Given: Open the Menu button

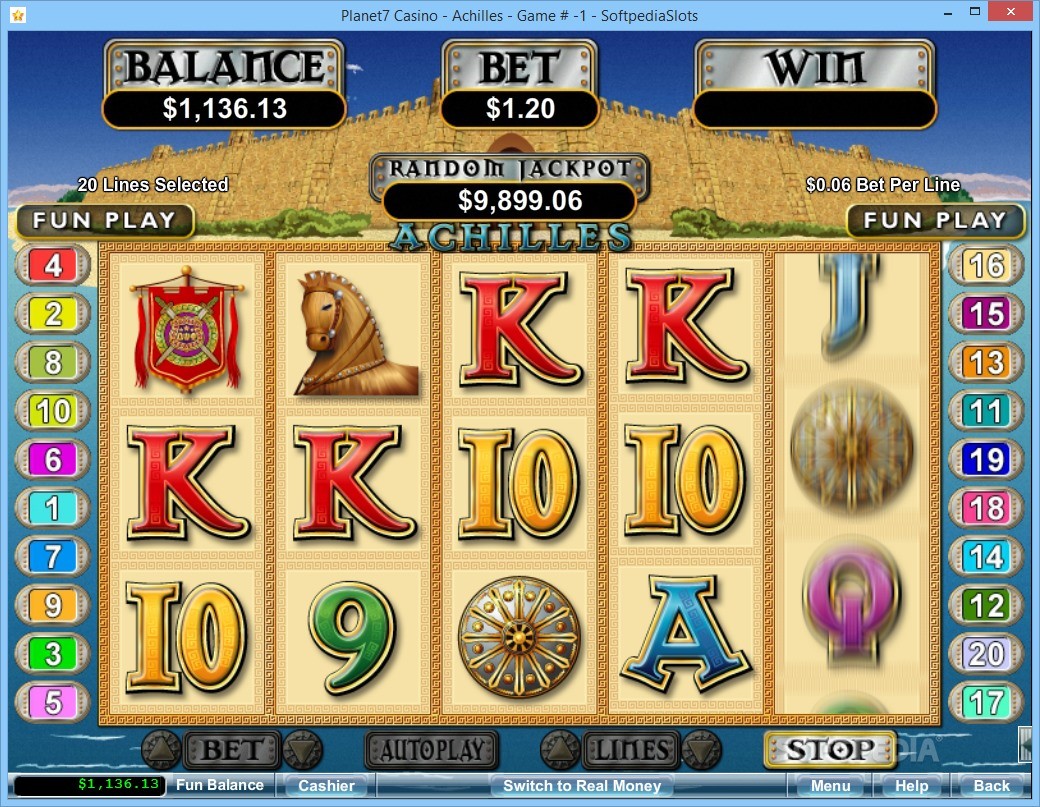Looking at the screenshot, I should (830, 786).
